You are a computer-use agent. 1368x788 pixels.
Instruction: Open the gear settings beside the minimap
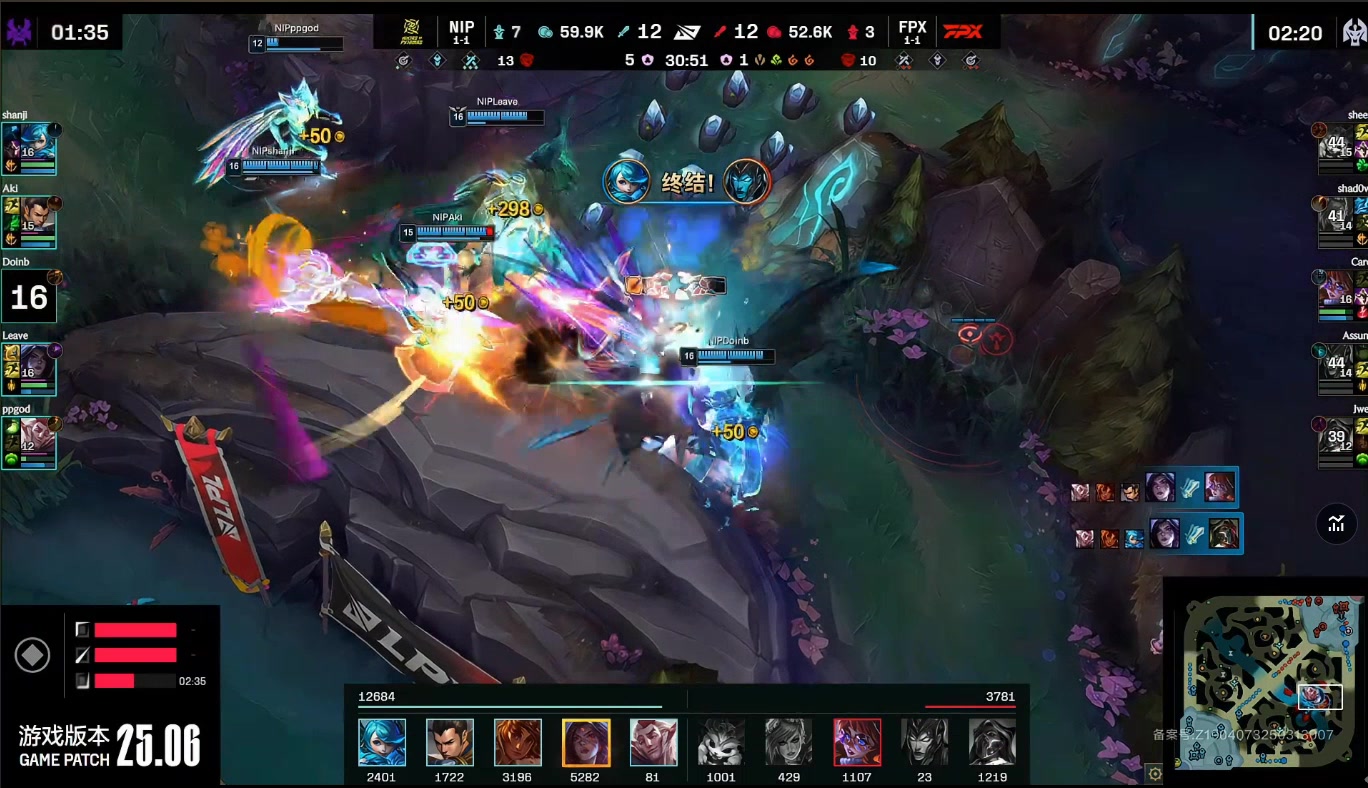click(x=1155, y=773)
